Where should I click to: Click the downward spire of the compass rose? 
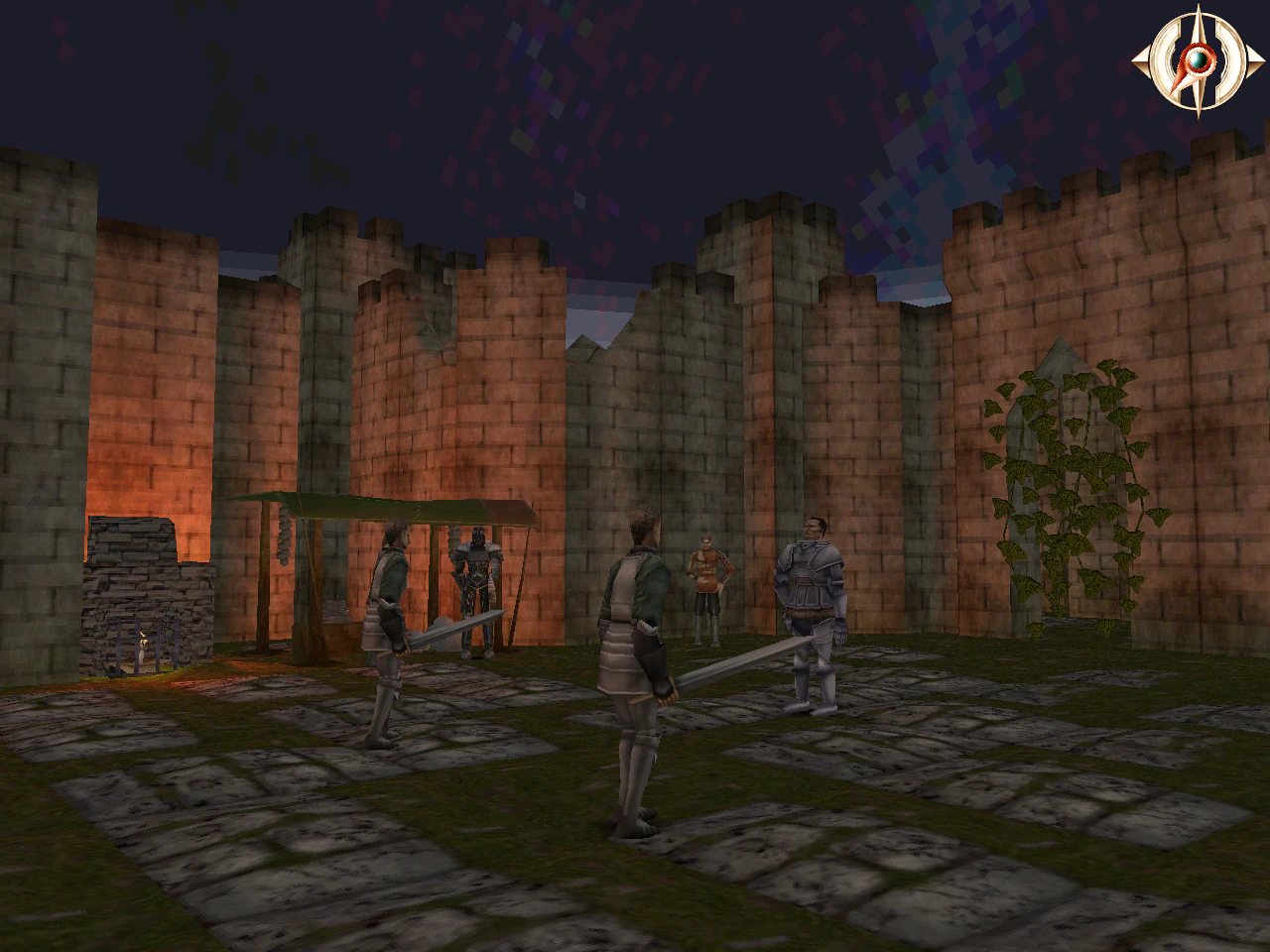[1201, 104]
